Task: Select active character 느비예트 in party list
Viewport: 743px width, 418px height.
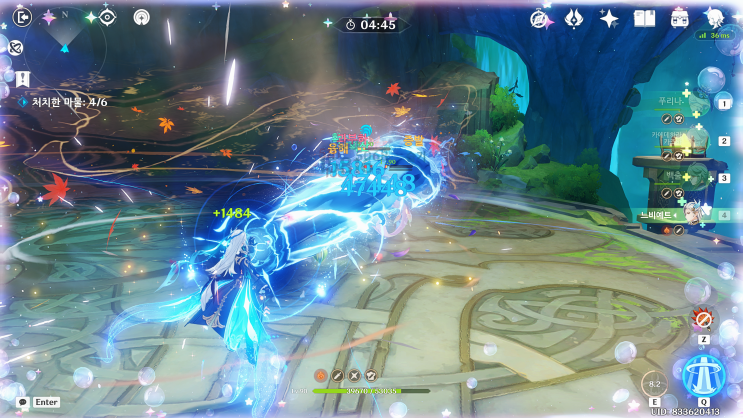Action: pos(680,215)
